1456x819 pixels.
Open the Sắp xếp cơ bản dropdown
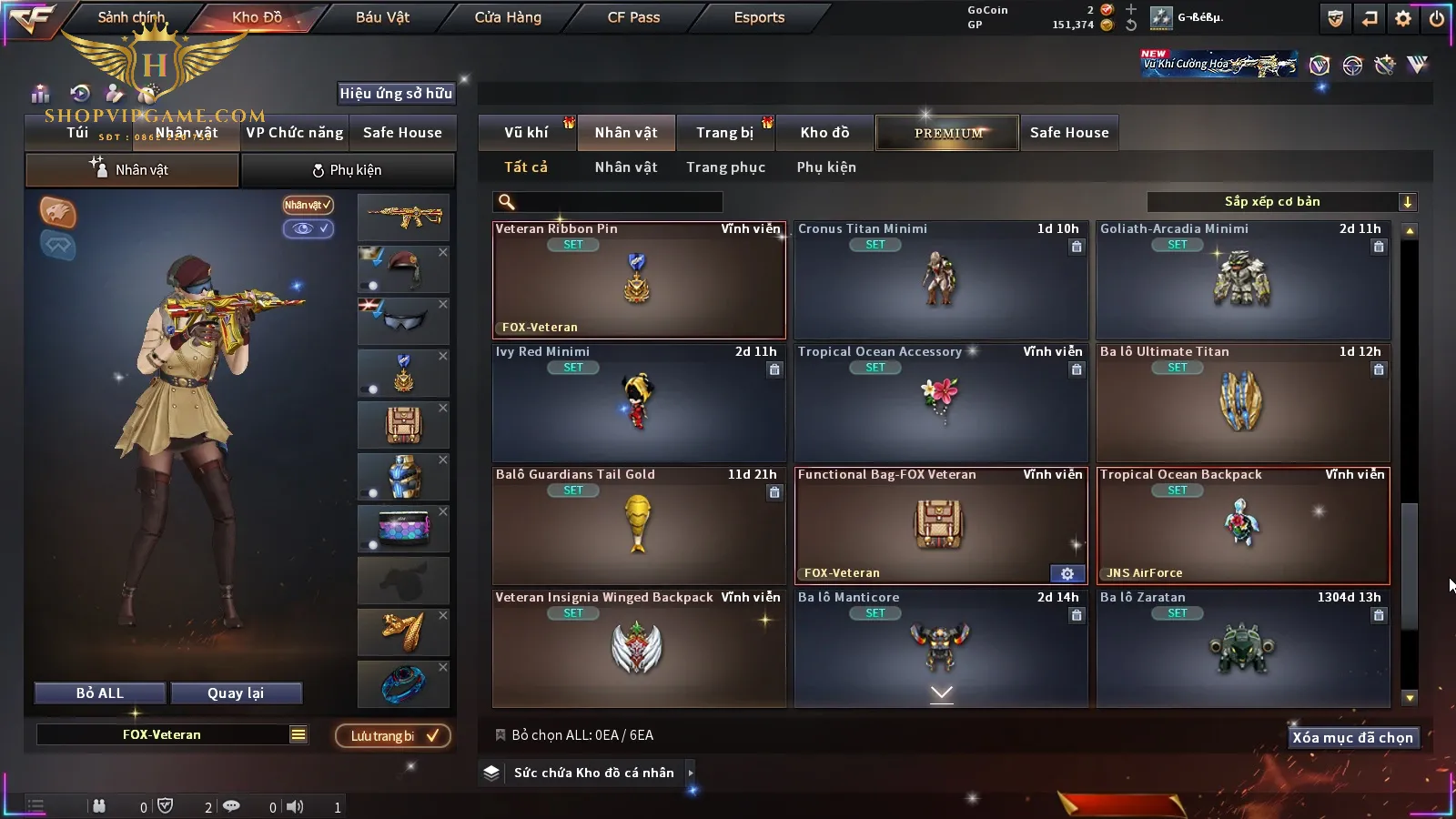click(x=1281, y=202)
